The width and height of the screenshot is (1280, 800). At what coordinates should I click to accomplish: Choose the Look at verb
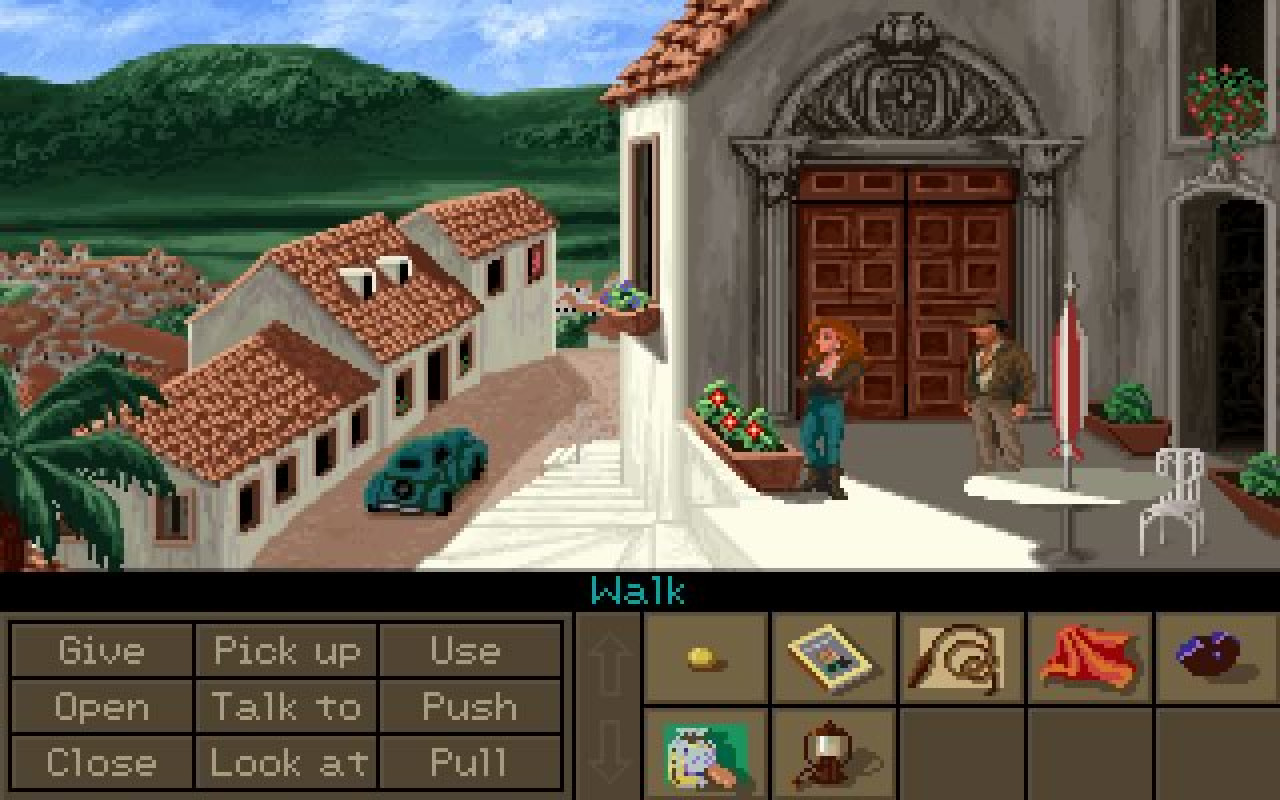click(286, 763)
